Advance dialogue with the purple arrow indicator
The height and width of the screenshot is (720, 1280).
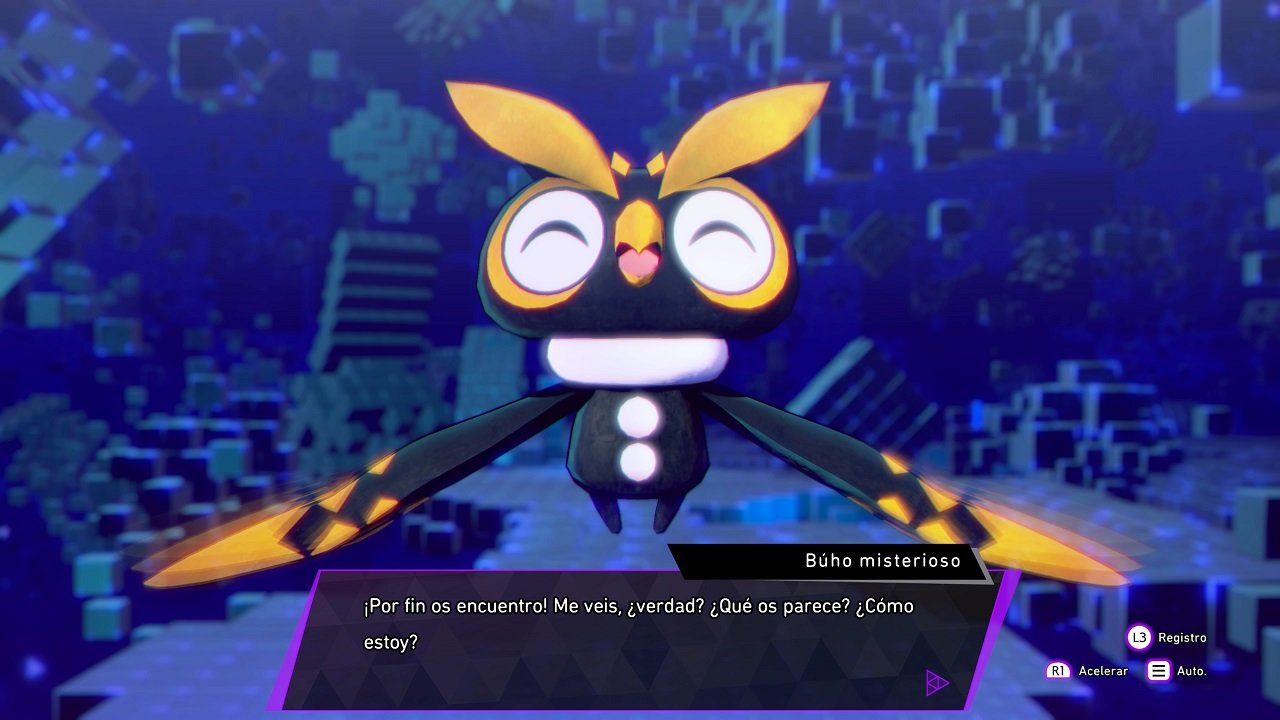(937, 683)
